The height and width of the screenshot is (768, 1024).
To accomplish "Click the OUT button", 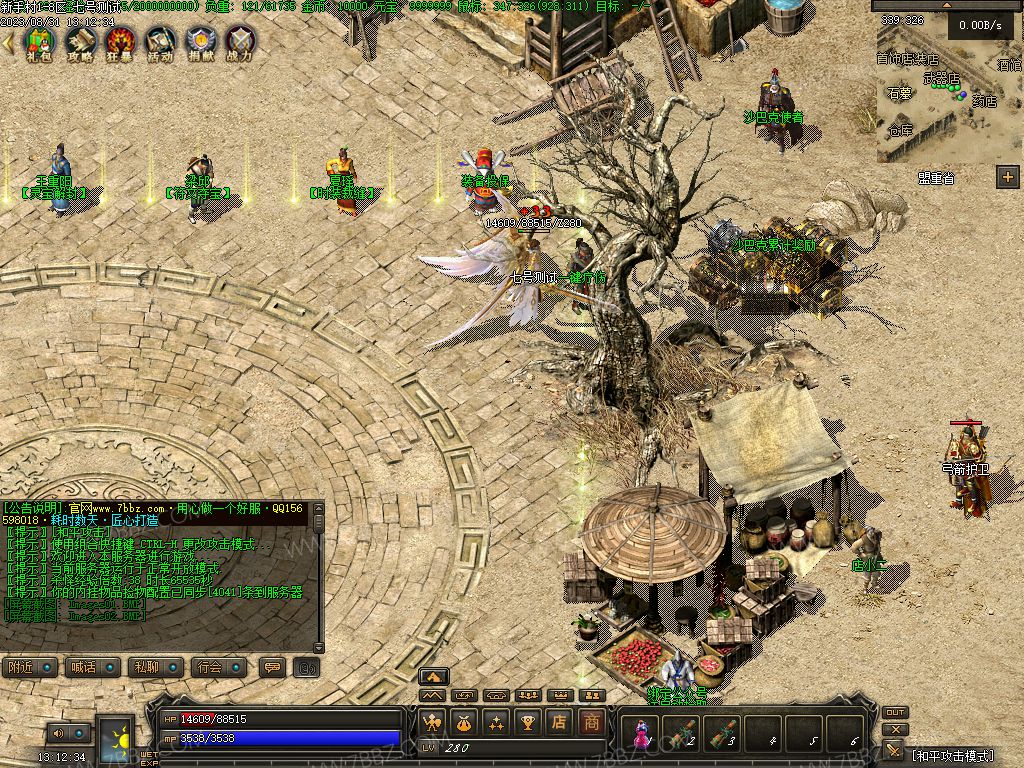I will pyautogui.click(x=895, y=712).
